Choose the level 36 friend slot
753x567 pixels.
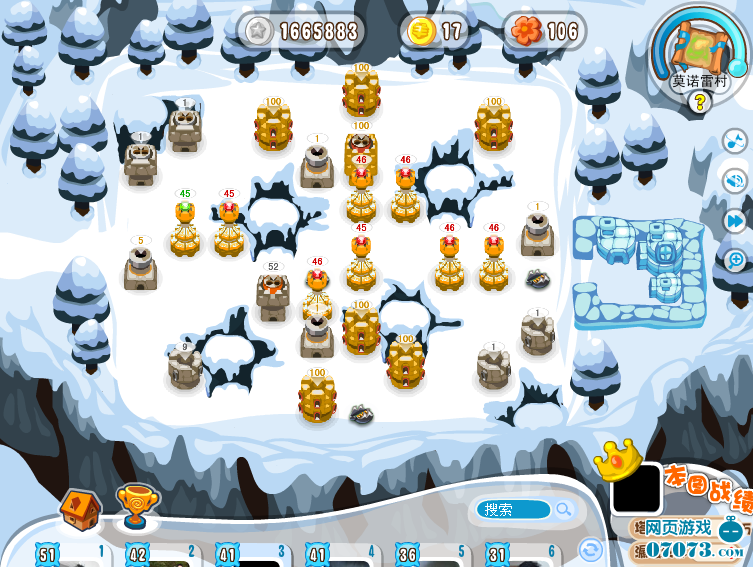point(428,556)
